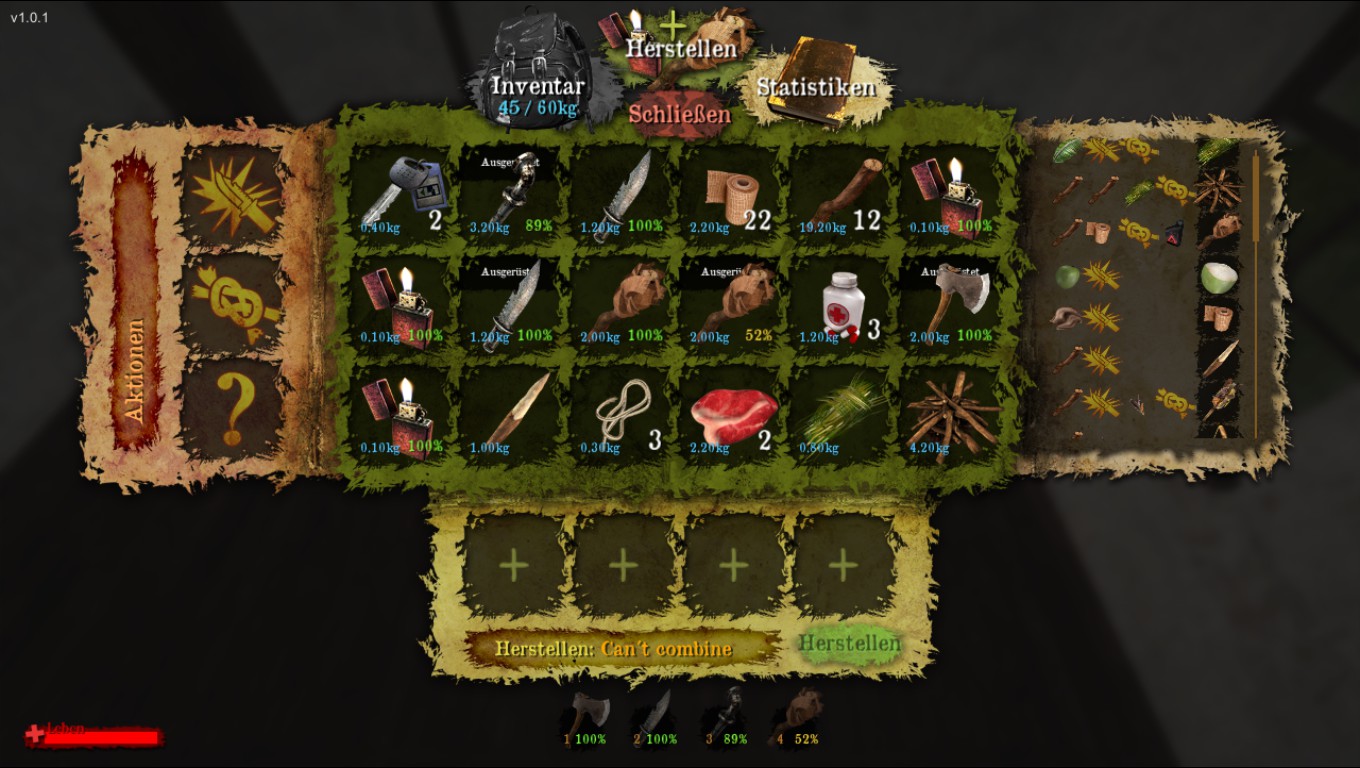Pick the raw meat item slot

(x=732, y=414)
